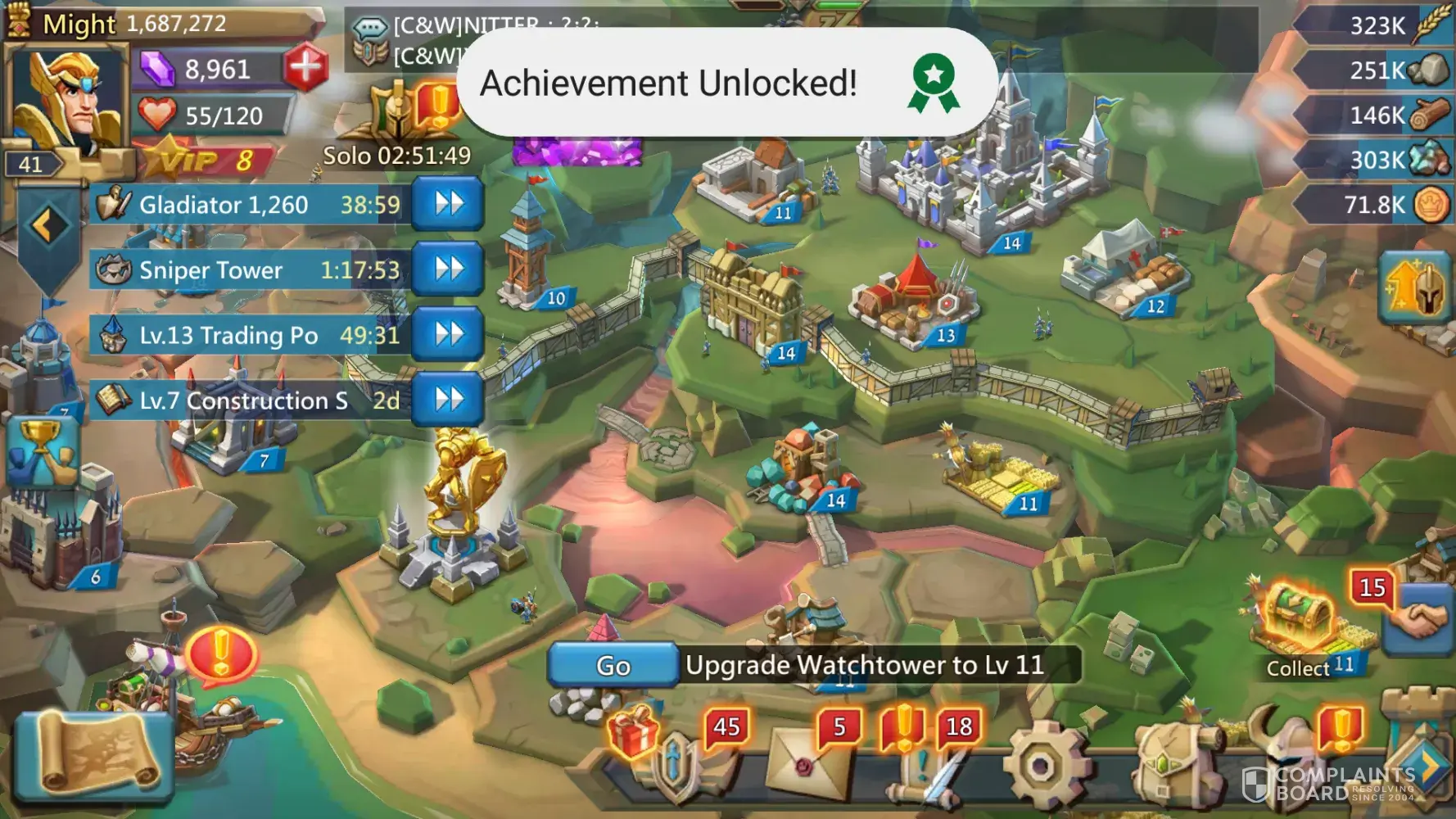Open the Solo event helmet icon
1456x819 pixels.
tap(399, 115)
